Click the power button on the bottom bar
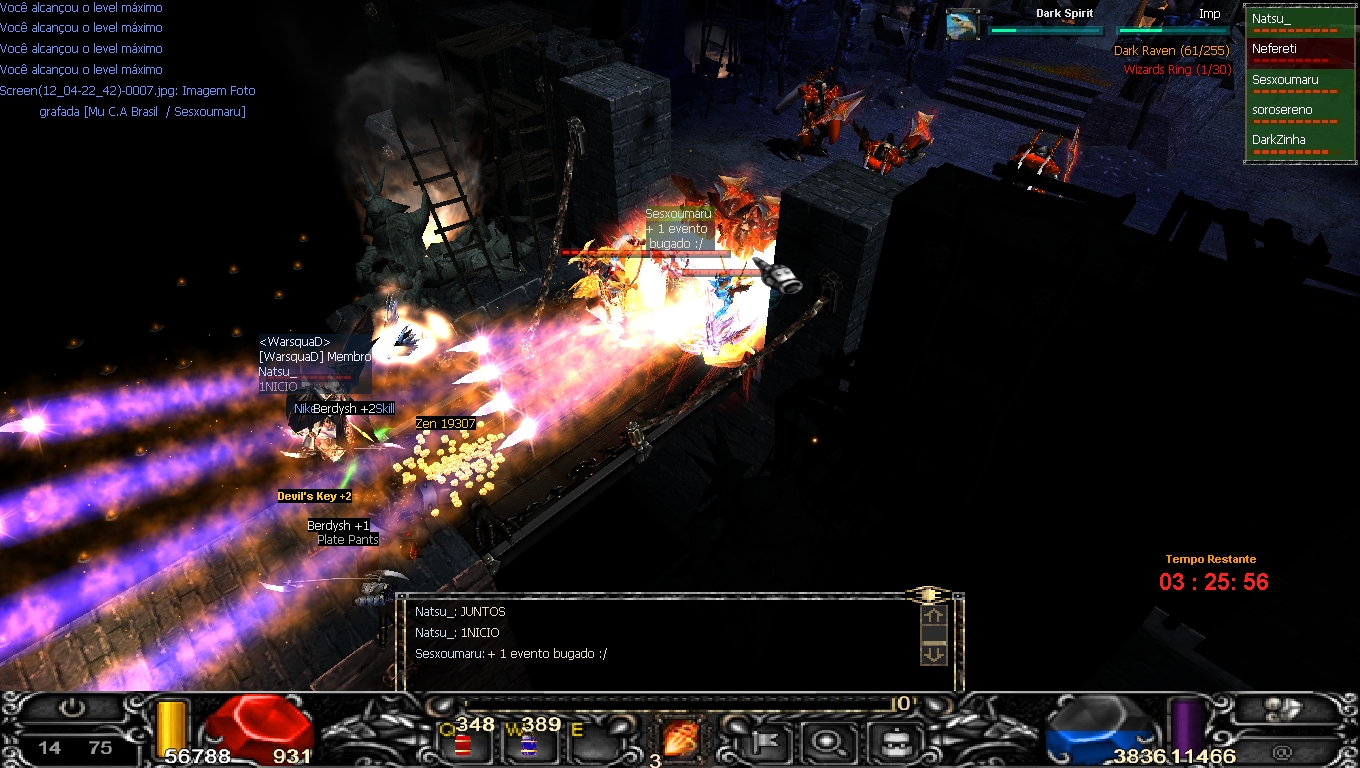 [71, 708]
